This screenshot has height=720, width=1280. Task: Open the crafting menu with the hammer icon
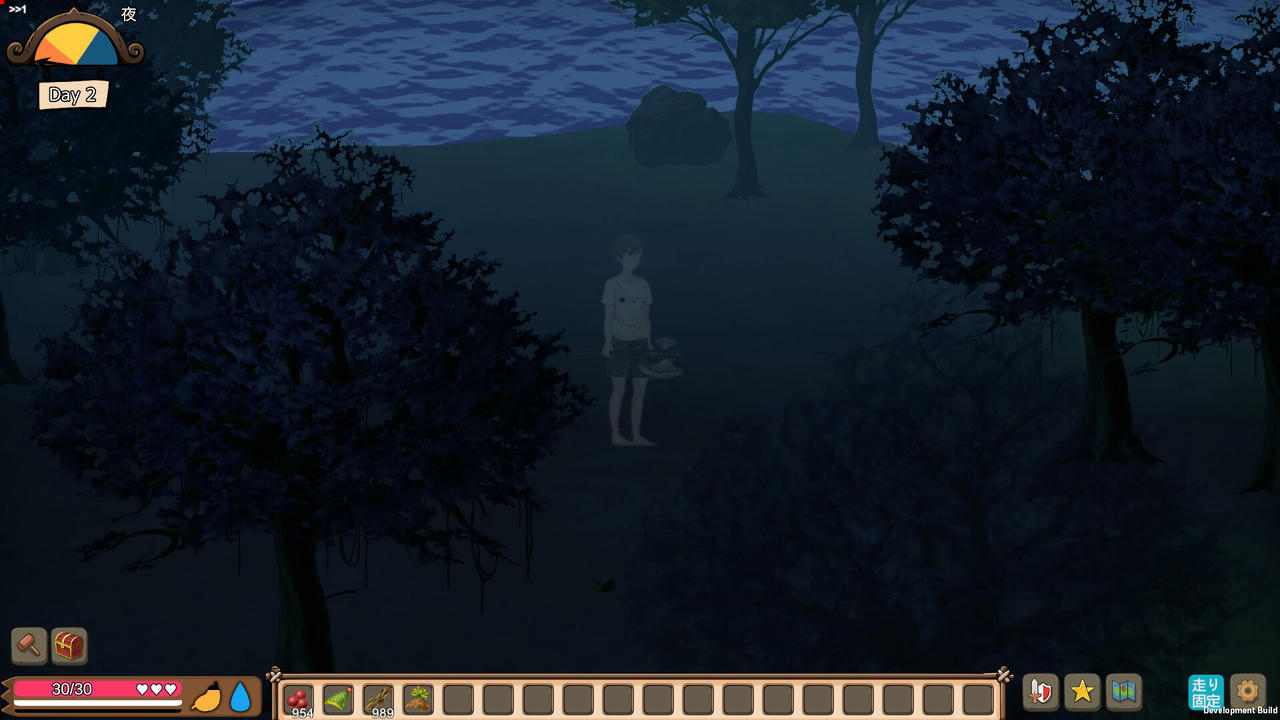point(28,646)
